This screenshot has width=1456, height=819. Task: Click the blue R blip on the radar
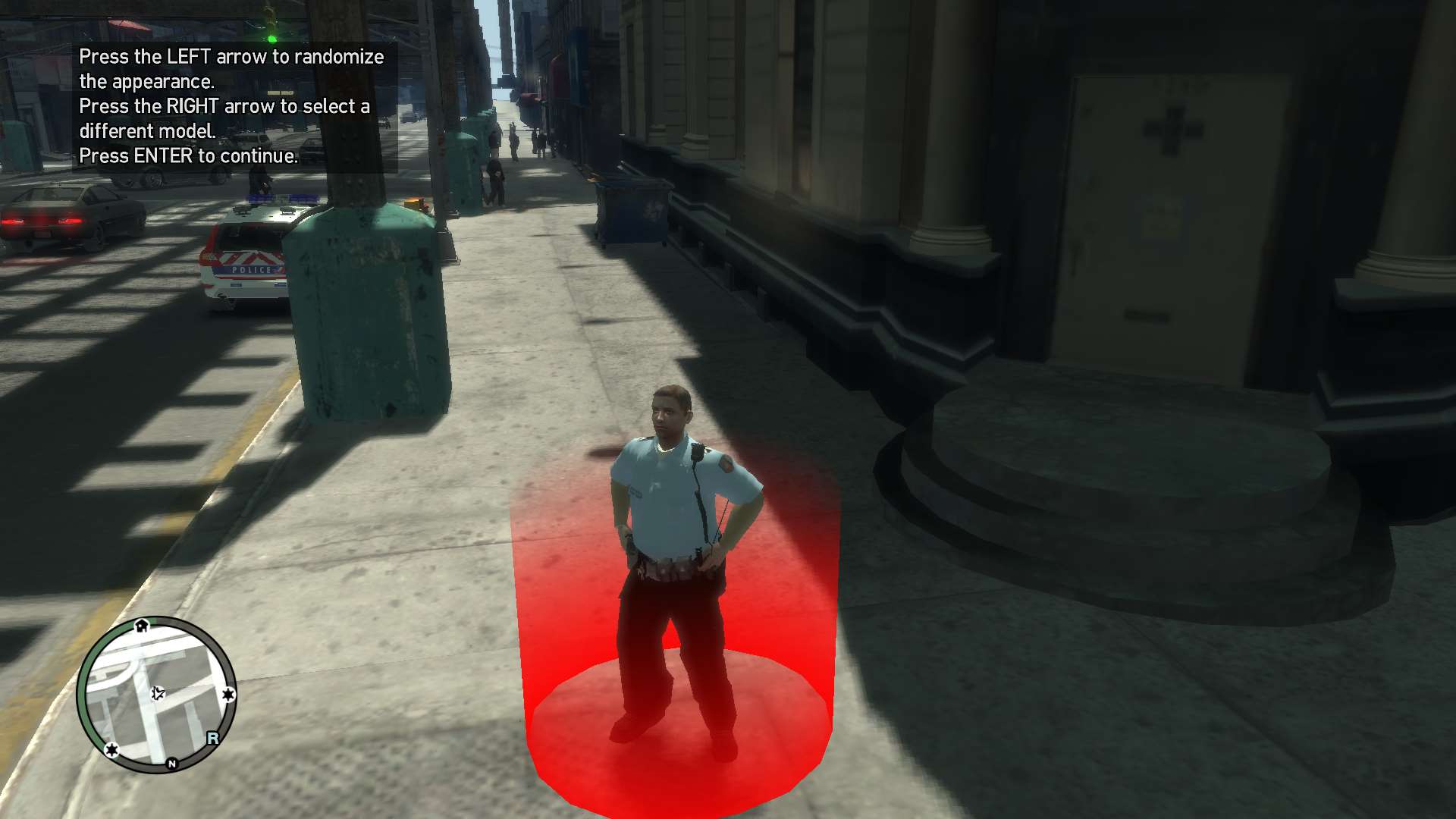click(x=212, y=738)
